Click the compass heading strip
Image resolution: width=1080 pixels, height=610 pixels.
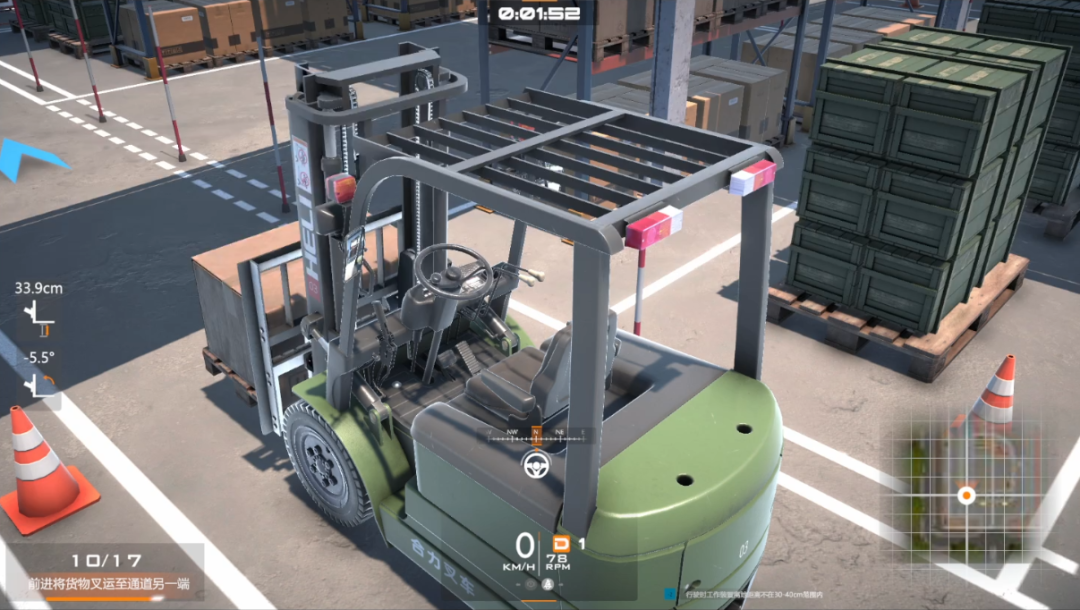pyautogui.click(x=536, y=435)
